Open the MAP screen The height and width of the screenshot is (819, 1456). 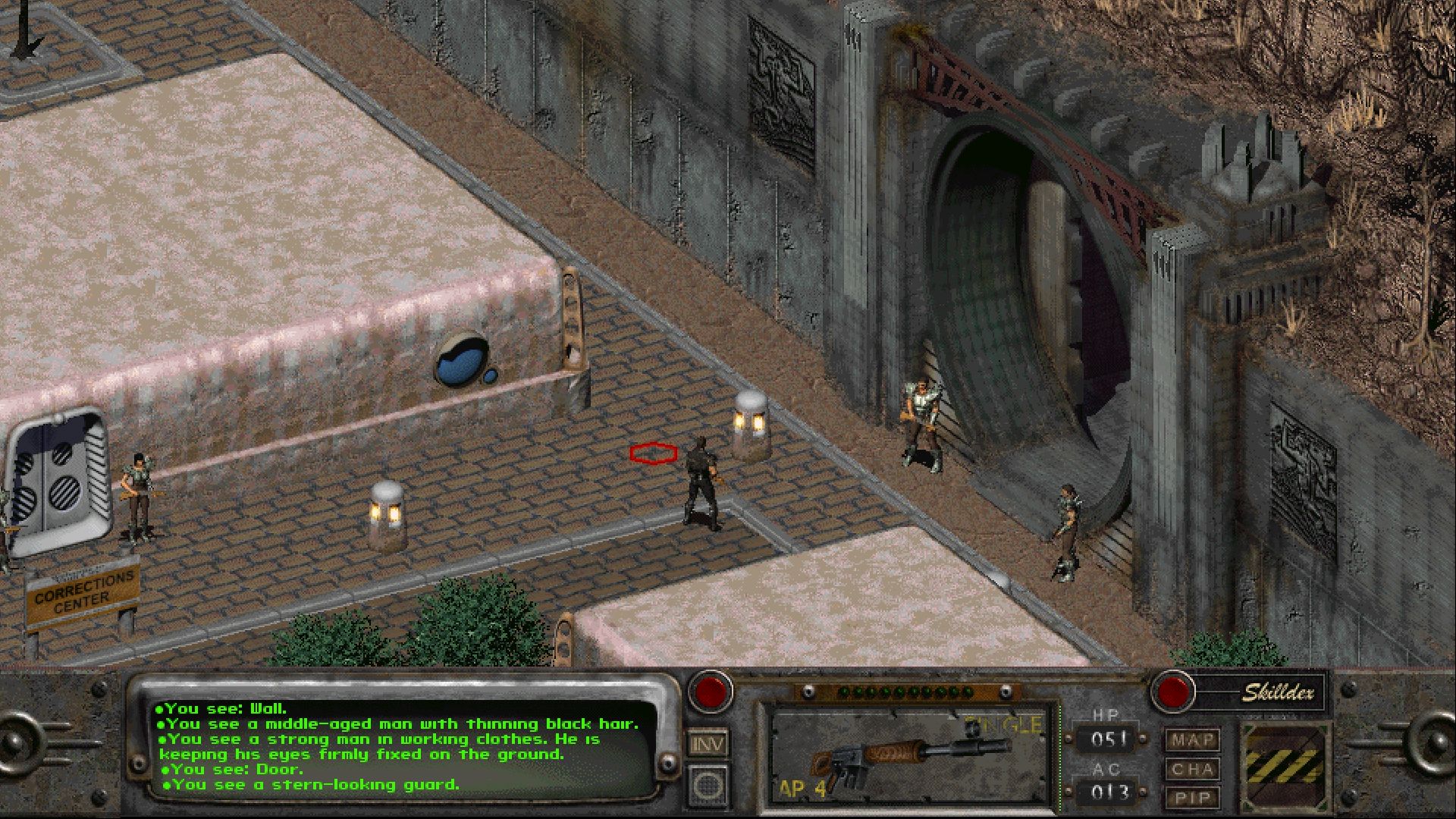[x=1193, y=740]
